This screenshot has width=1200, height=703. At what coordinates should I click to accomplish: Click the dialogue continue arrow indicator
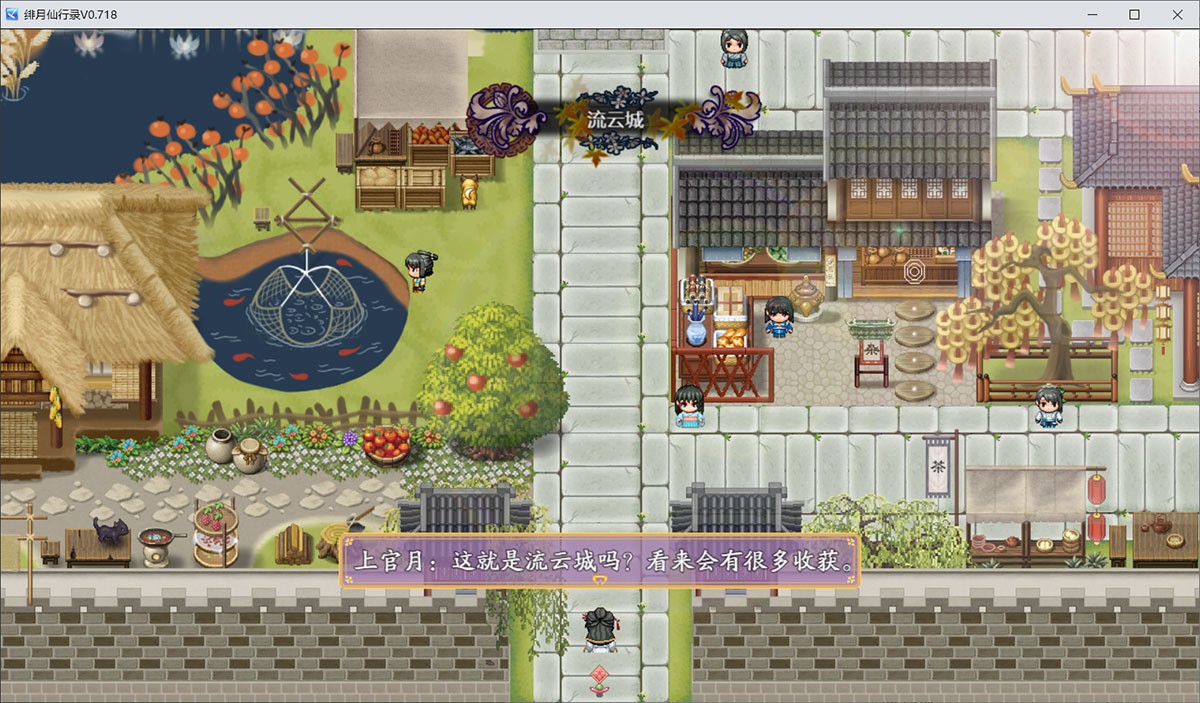click(x=600, y=581)
